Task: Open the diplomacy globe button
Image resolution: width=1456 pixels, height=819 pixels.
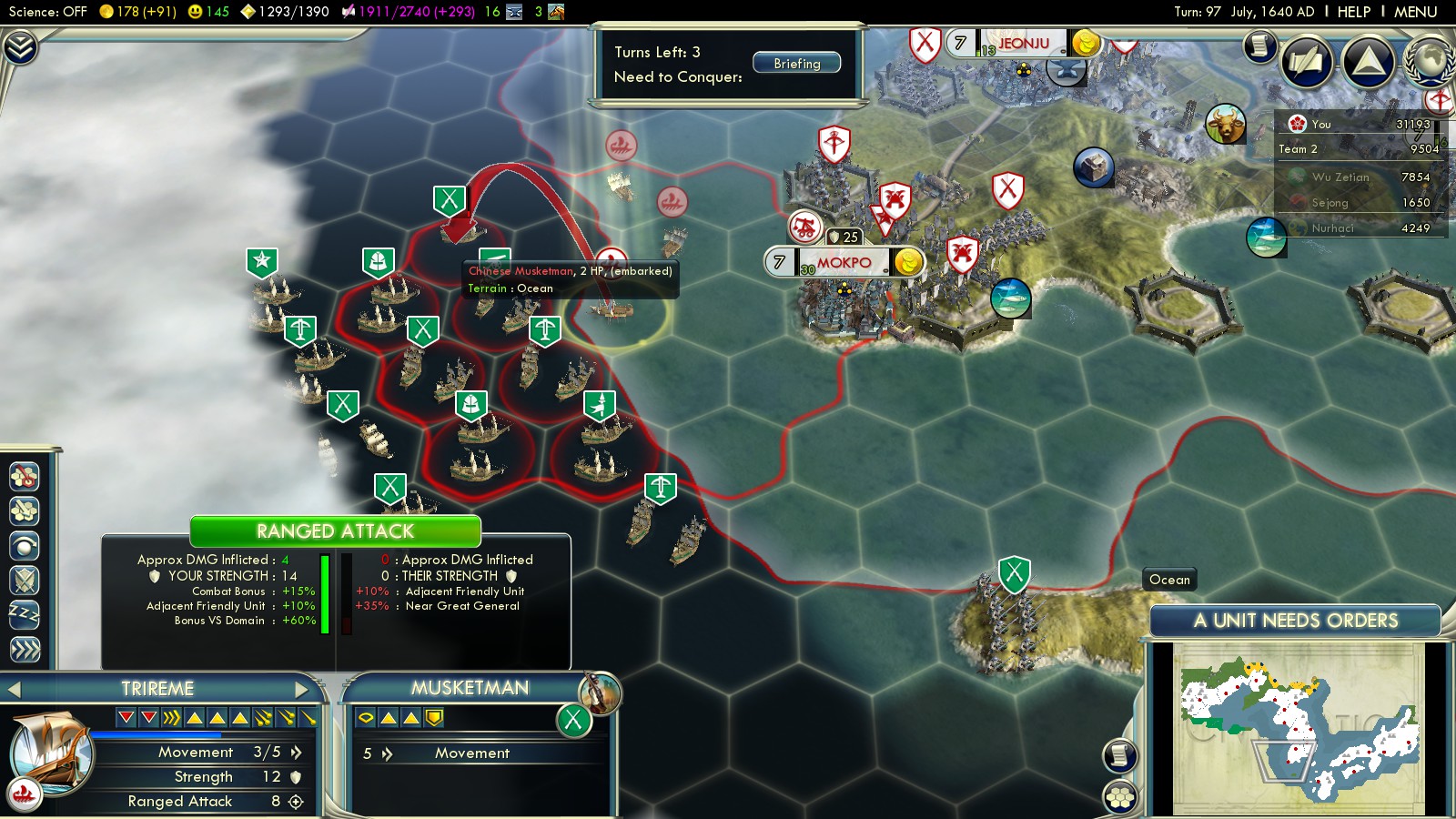Action: pyautogui.click(x=1430, y=62)
